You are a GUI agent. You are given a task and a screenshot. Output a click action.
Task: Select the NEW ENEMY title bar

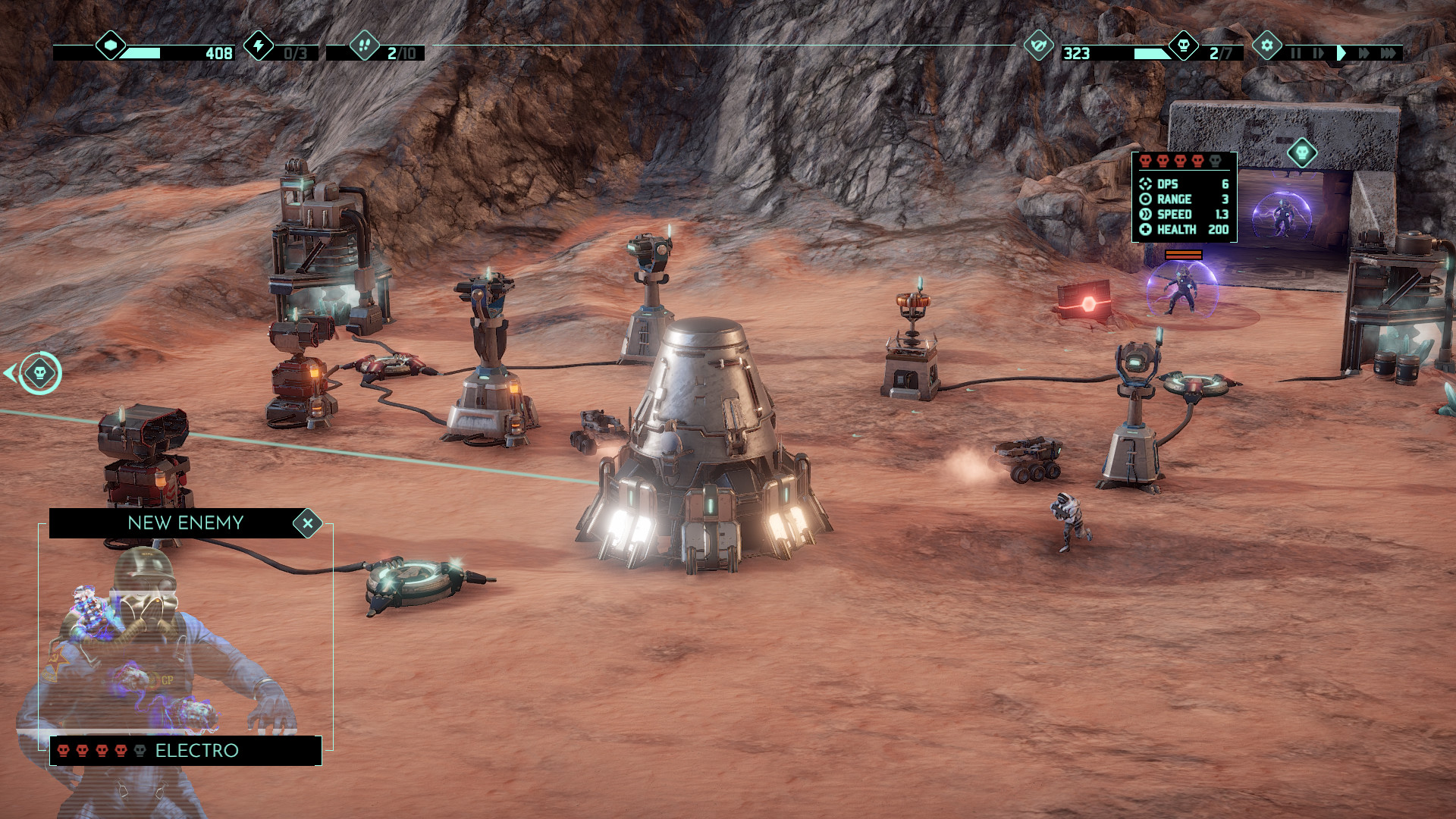(186, 522)
